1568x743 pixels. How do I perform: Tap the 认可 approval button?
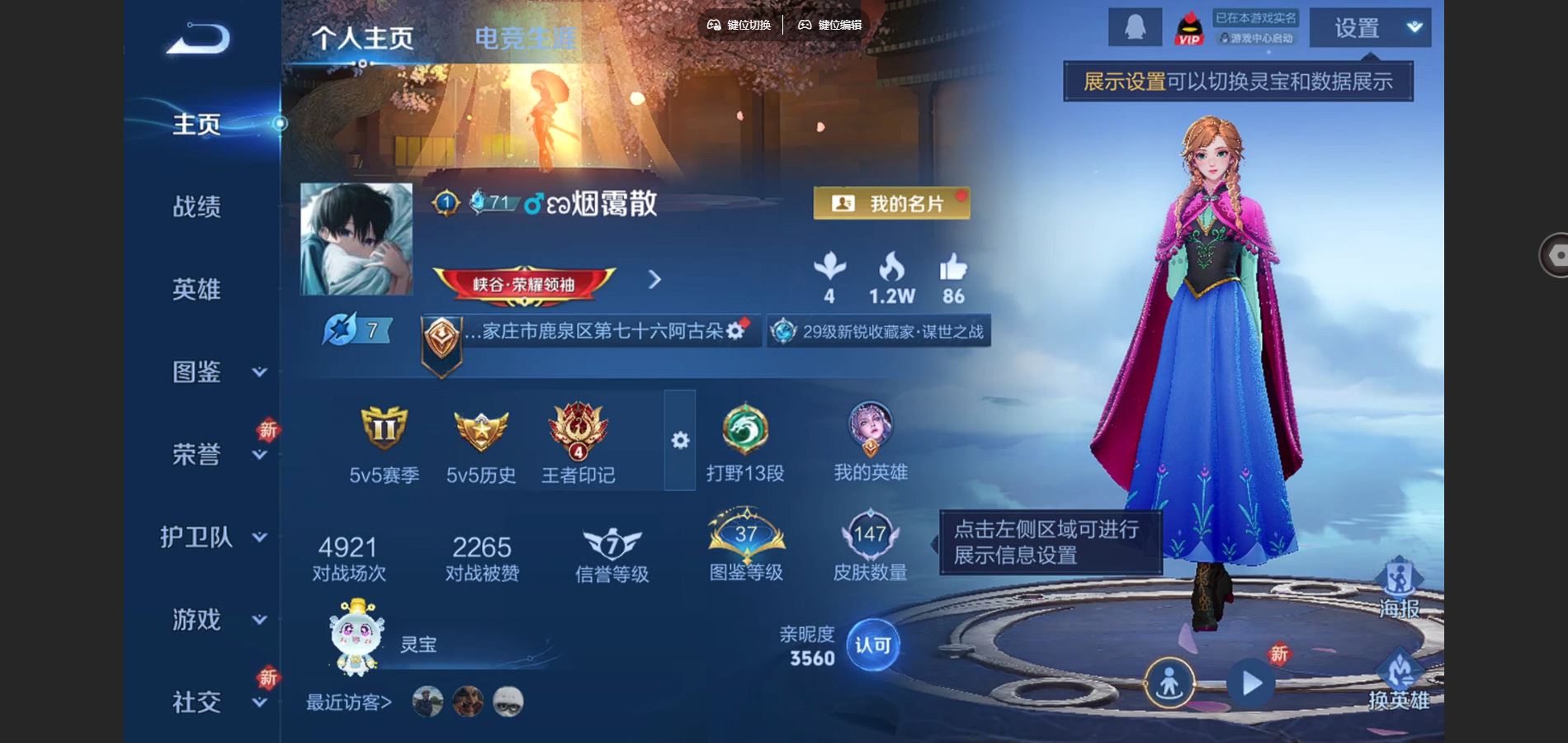873,645
